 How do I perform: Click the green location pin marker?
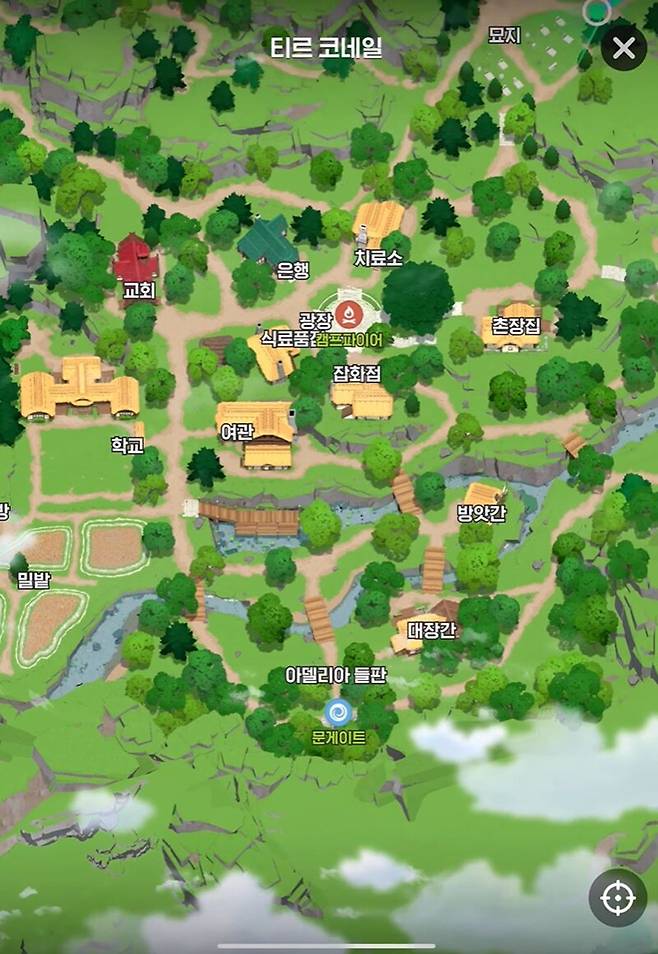point(597,12)
